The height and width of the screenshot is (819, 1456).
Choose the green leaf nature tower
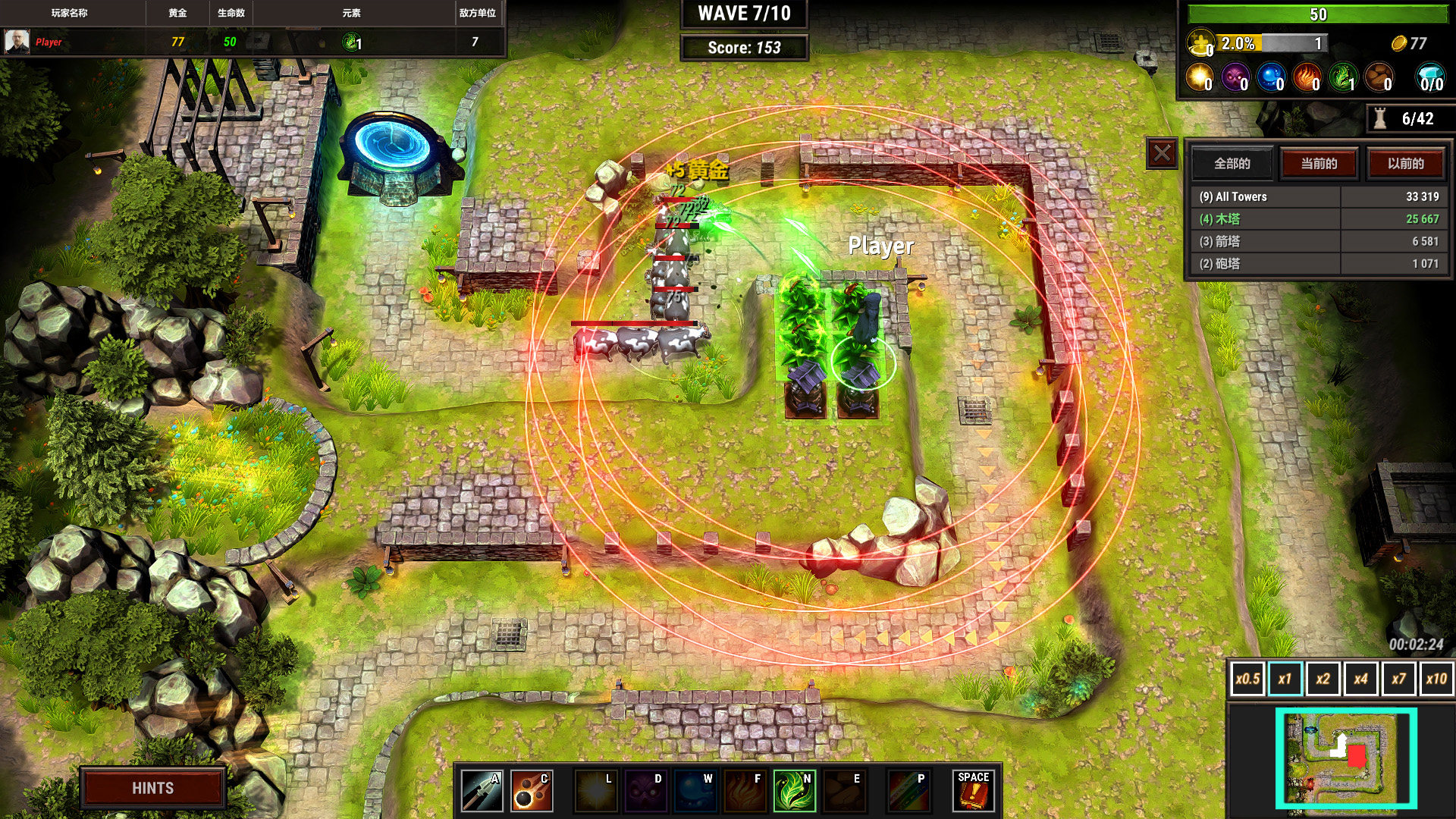coord(794,791)
